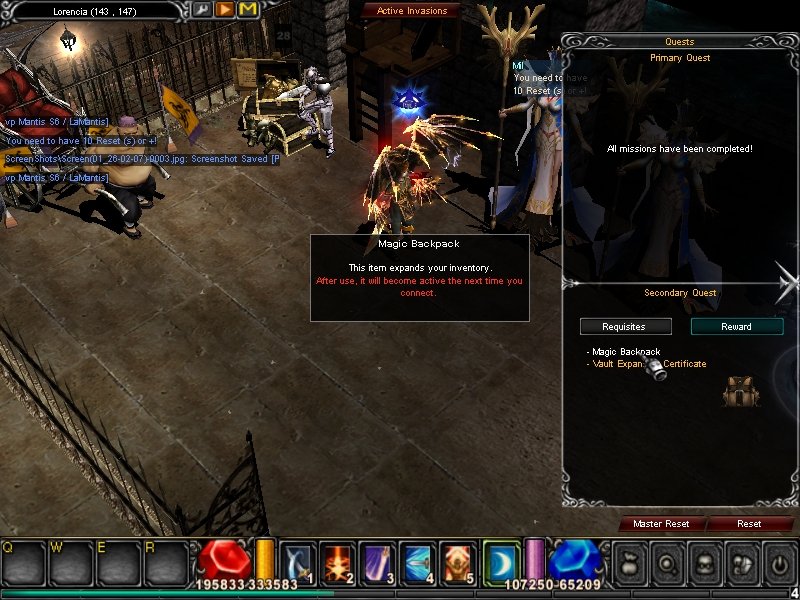The height and width of the screenshot is (600, 800).
Task: Click the Master Reset button
Action: tap(661, 524)
